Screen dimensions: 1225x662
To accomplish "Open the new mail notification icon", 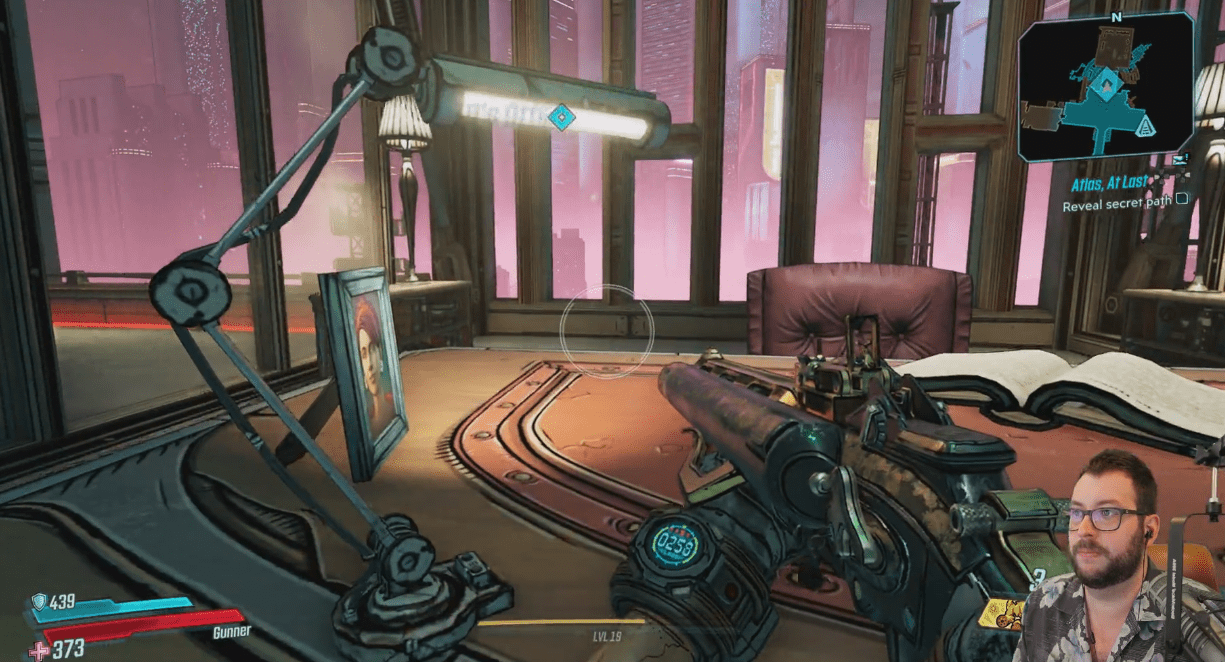I will click(1181, 158).
